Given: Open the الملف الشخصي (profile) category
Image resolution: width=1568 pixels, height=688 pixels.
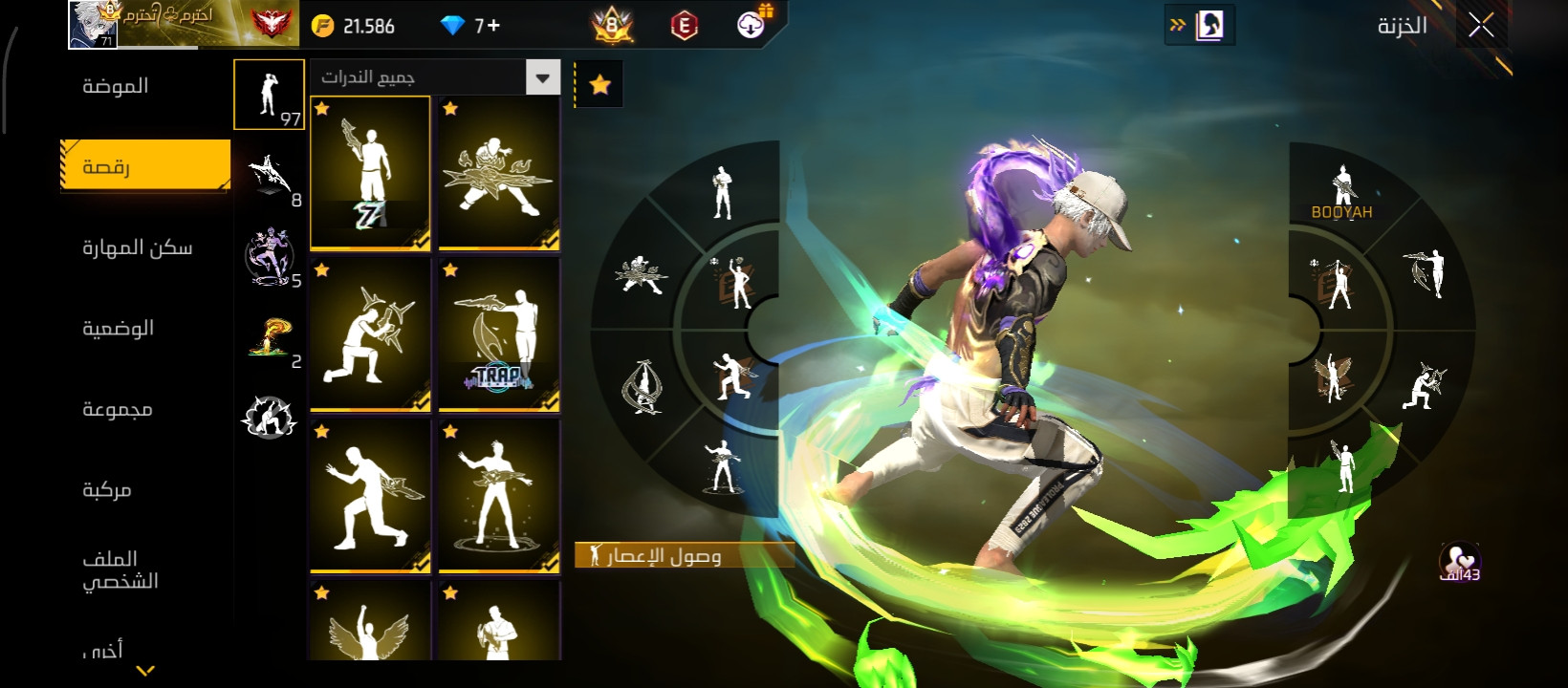Looking at the screenshot, I should tap(120, 570).
